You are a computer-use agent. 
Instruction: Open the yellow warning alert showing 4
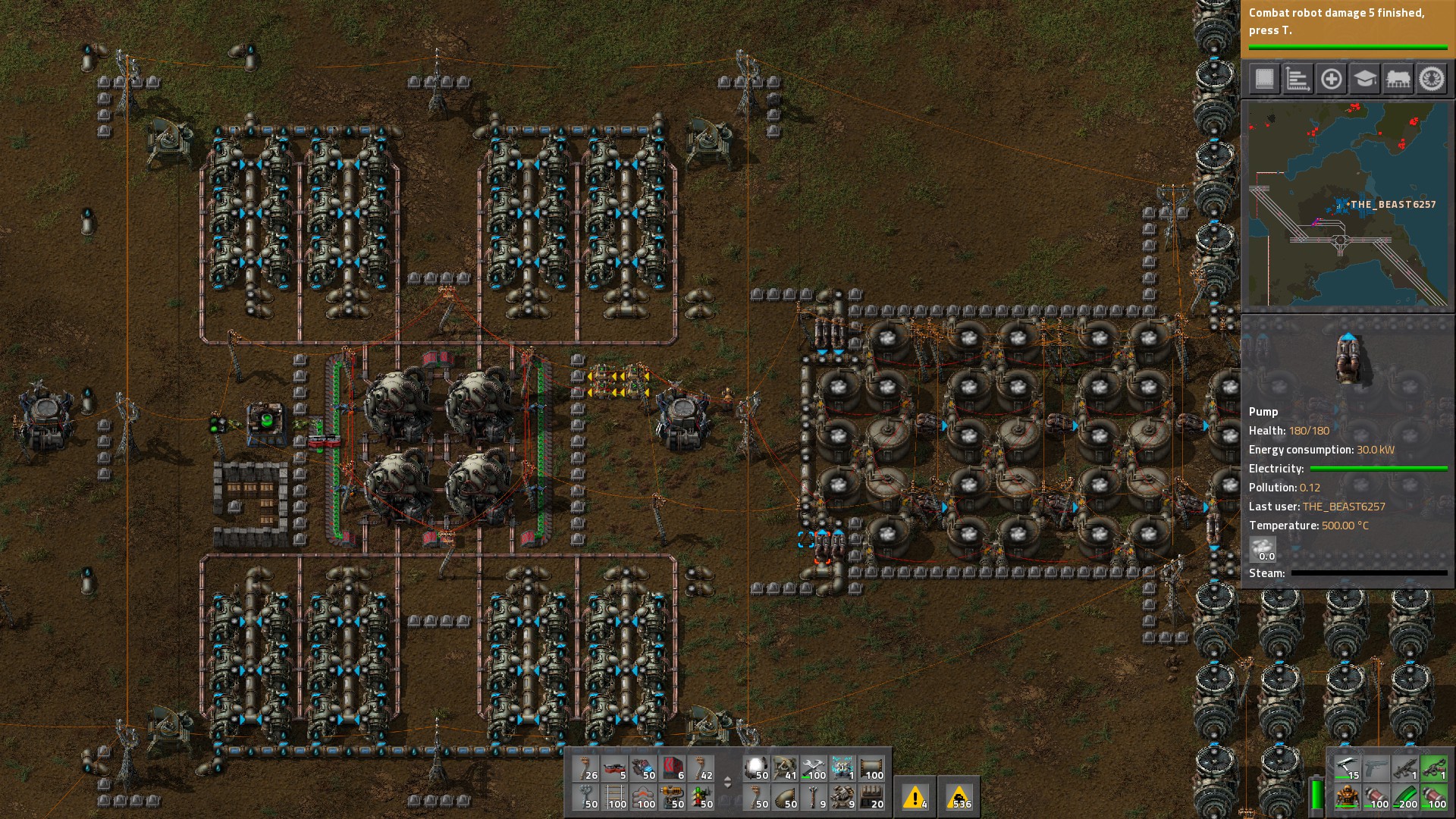tap(915, 797)
